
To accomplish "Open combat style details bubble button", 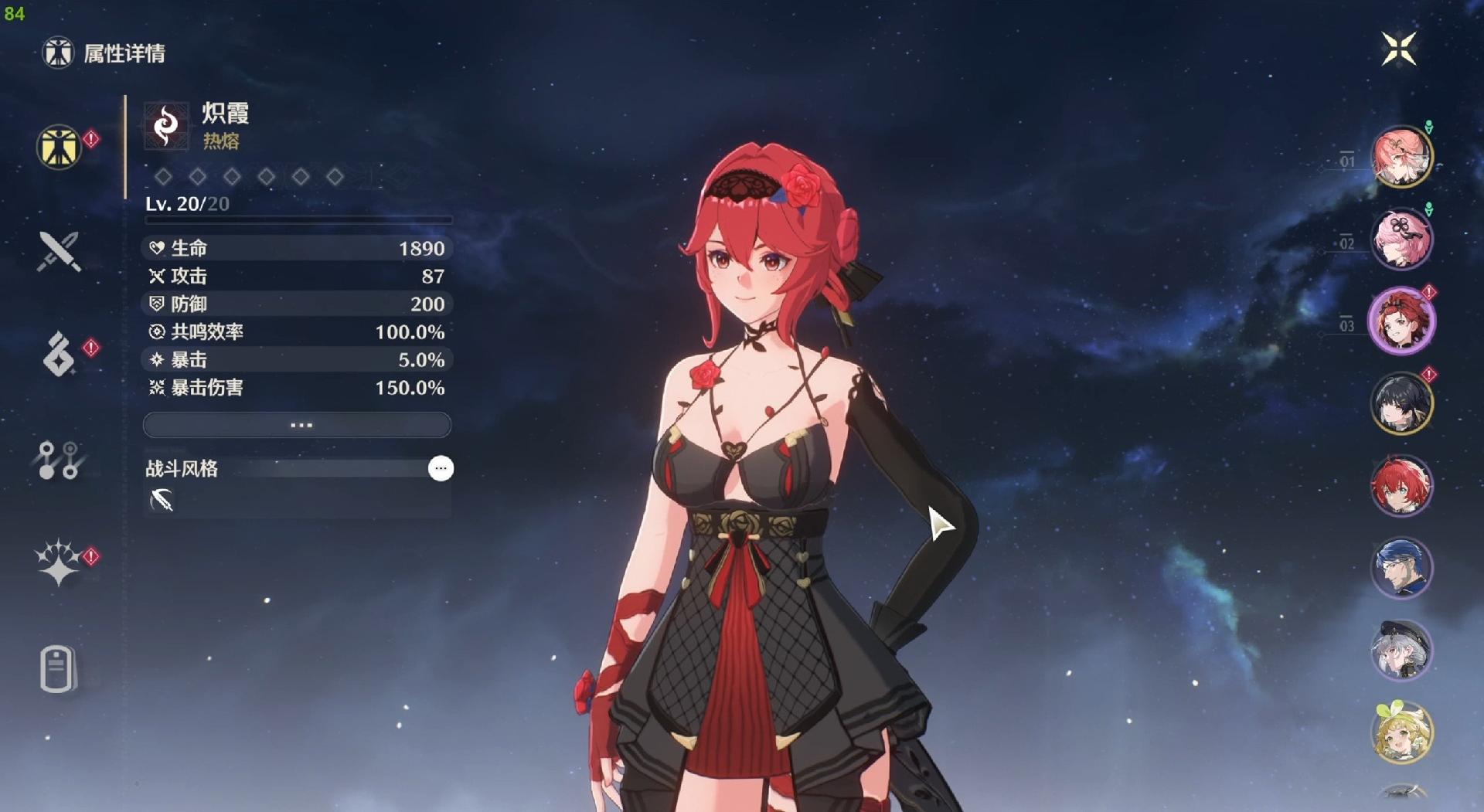I will point(441,468).
